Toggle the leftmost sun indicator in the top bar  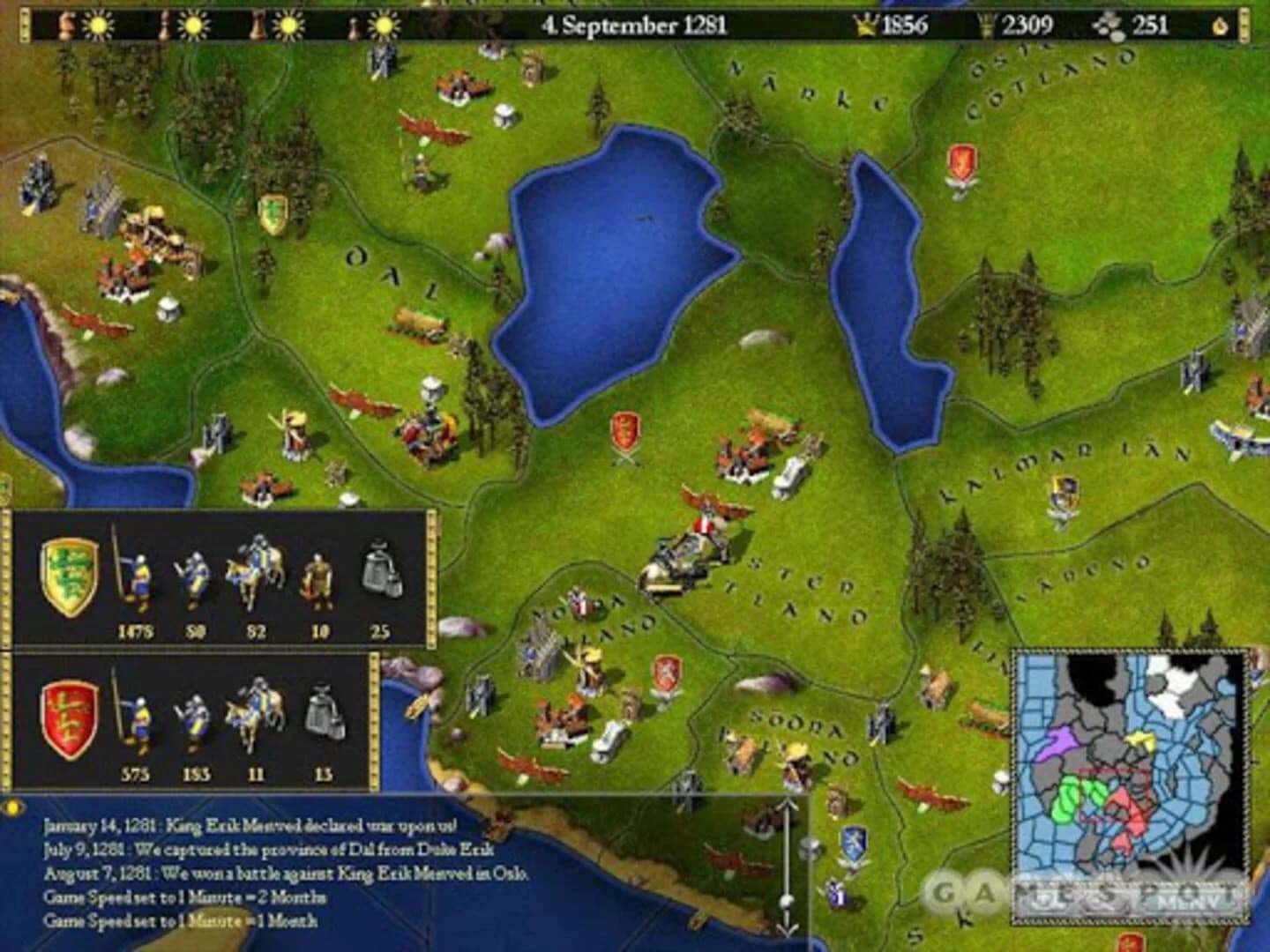(x=97, y=24)
